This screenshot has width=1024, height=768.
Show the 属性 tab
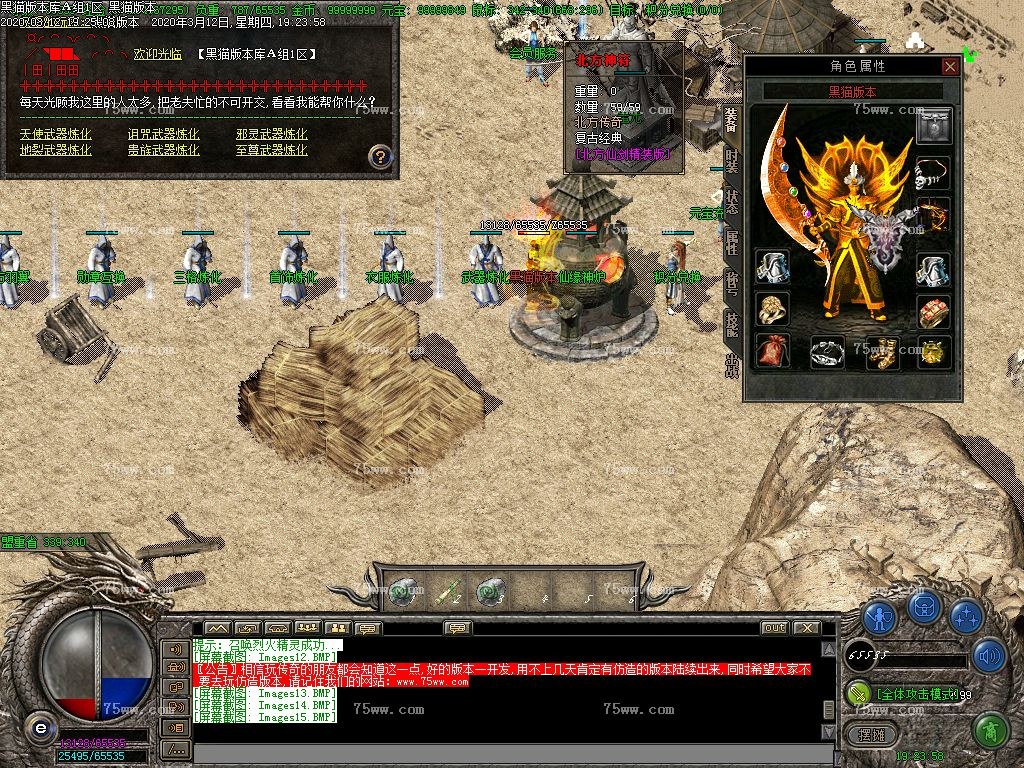coord(731,241)
